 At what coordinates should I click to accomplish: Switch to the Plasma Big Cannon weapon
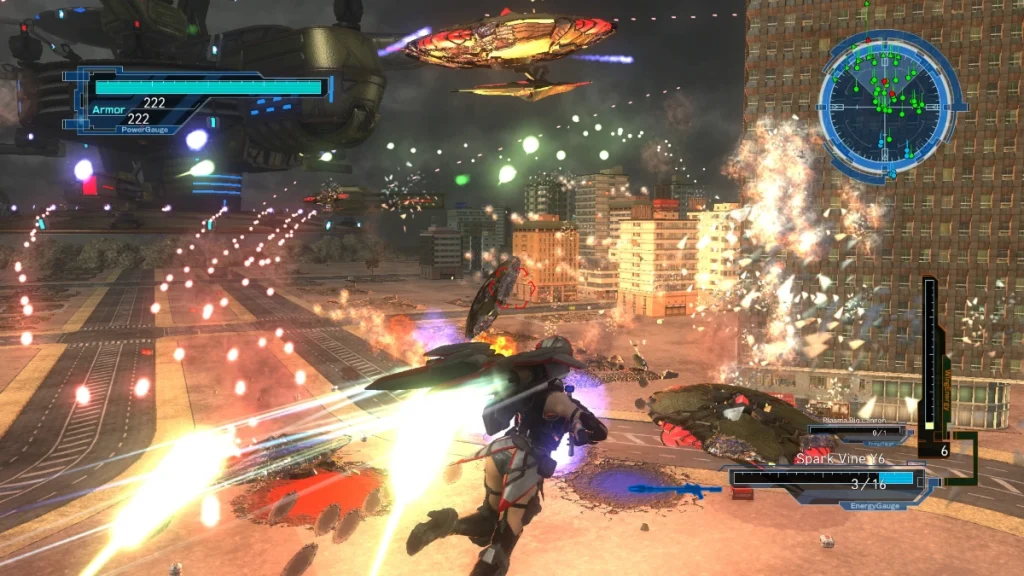pos(855,432)
